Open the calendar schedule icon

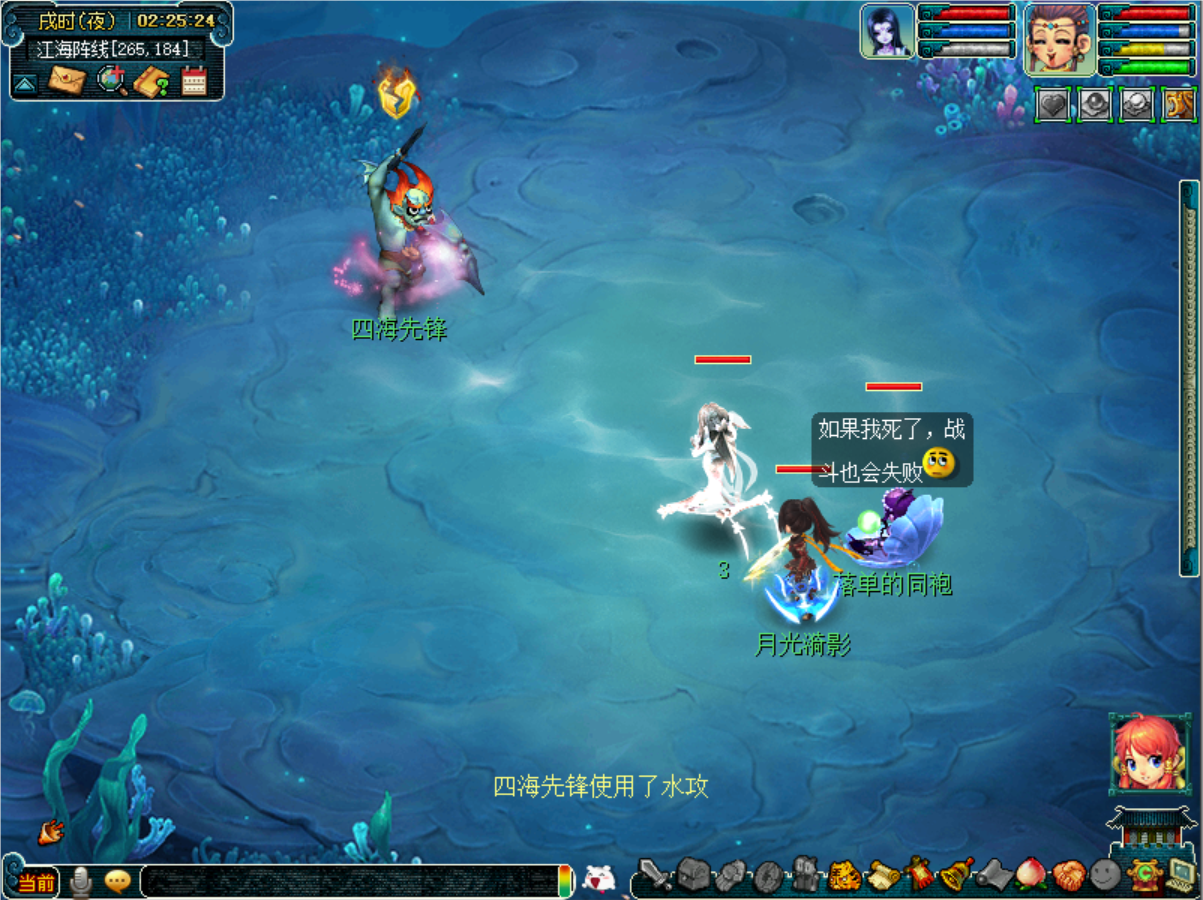[x=193, y=81]
